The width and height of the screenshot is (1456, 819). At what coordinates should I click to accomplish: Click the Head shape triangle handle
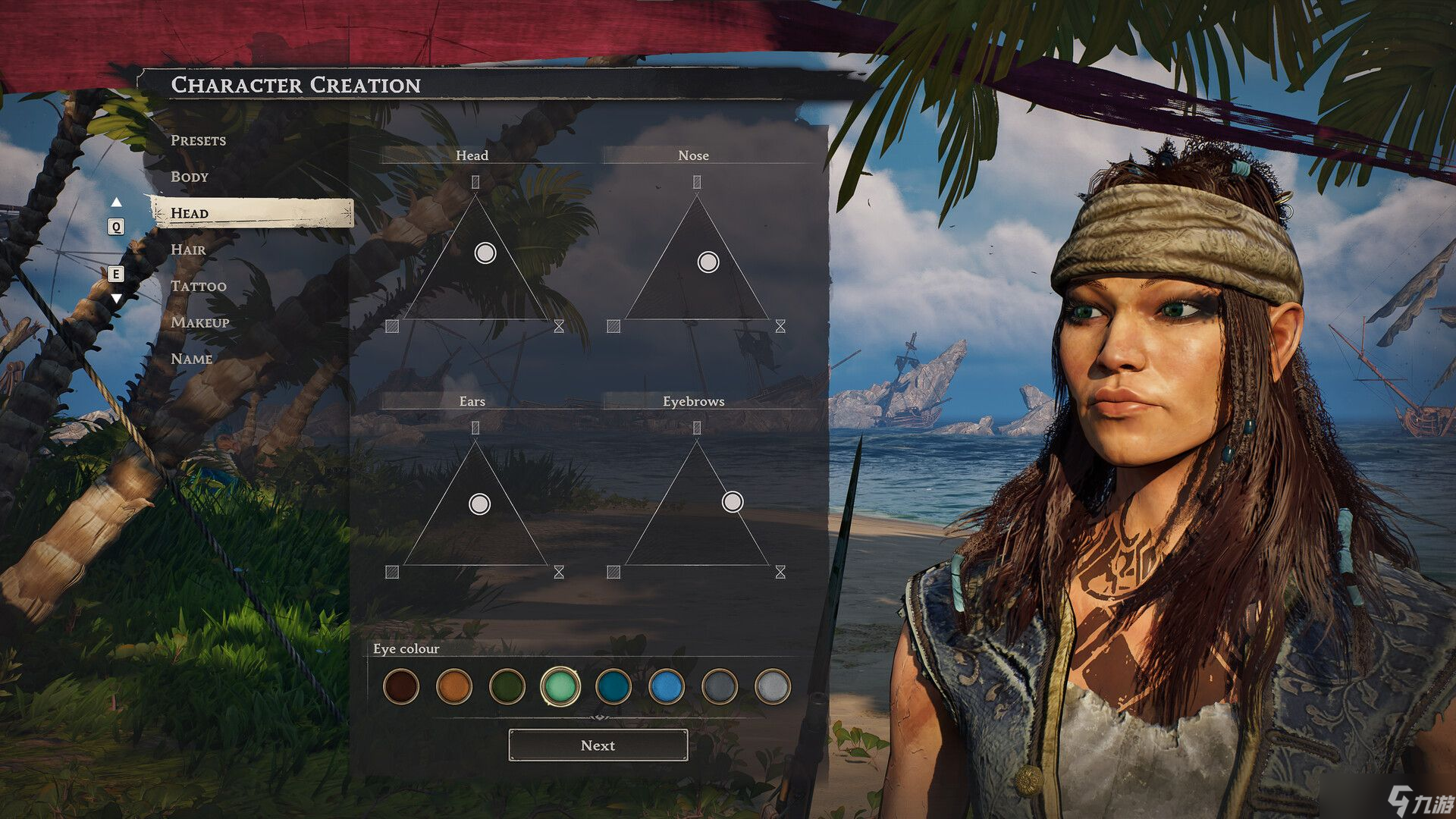click(x=485, y=253)
